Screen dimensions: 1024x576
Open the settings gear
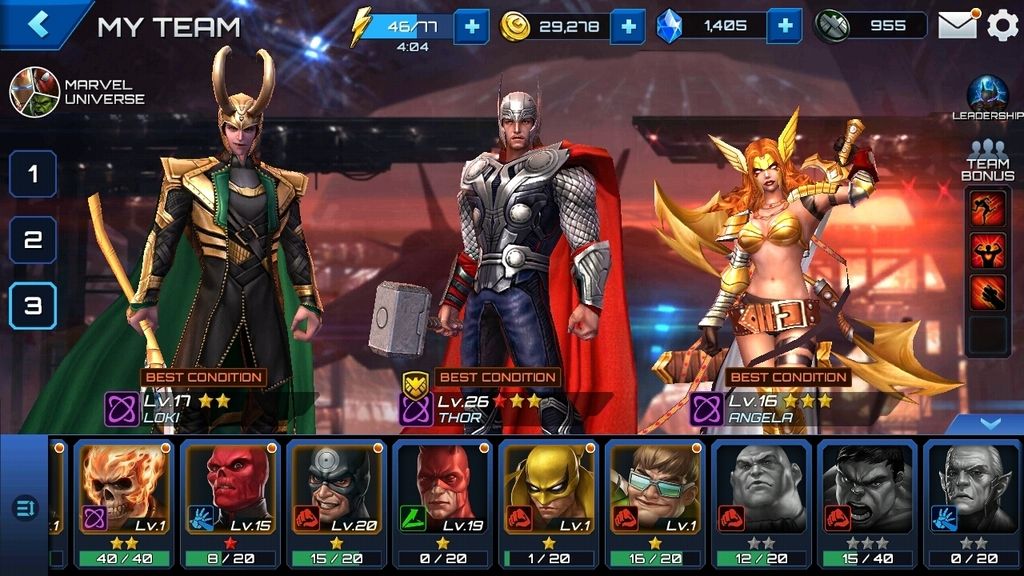coord(1002,26)
